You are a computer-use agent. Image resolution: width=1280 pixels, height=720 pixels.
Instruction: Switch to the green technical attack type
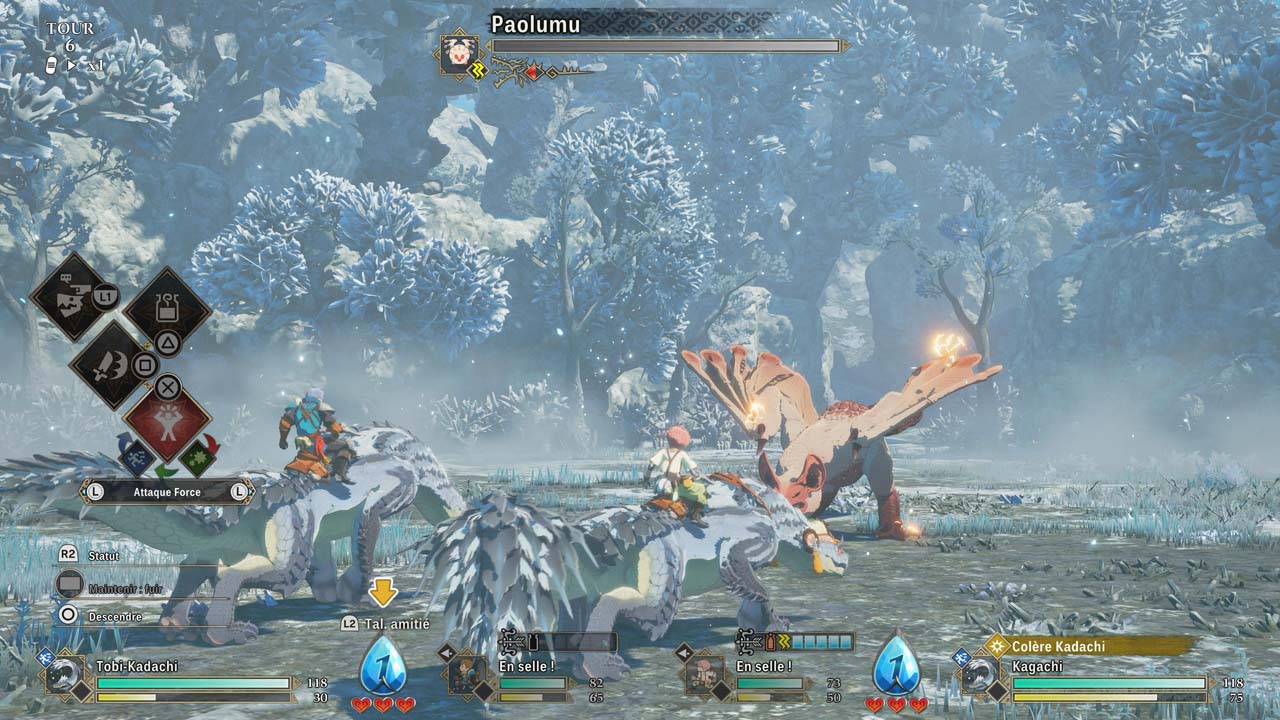199,458
